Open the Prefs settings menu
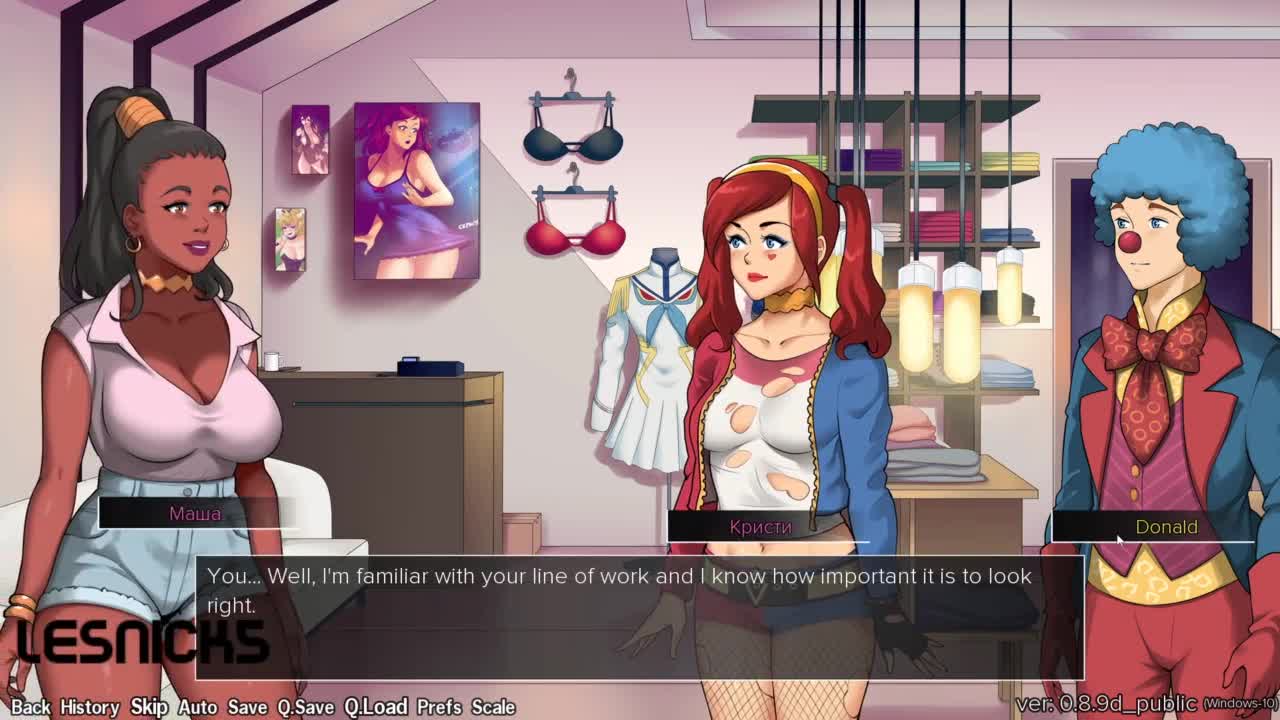 point(439,707)
